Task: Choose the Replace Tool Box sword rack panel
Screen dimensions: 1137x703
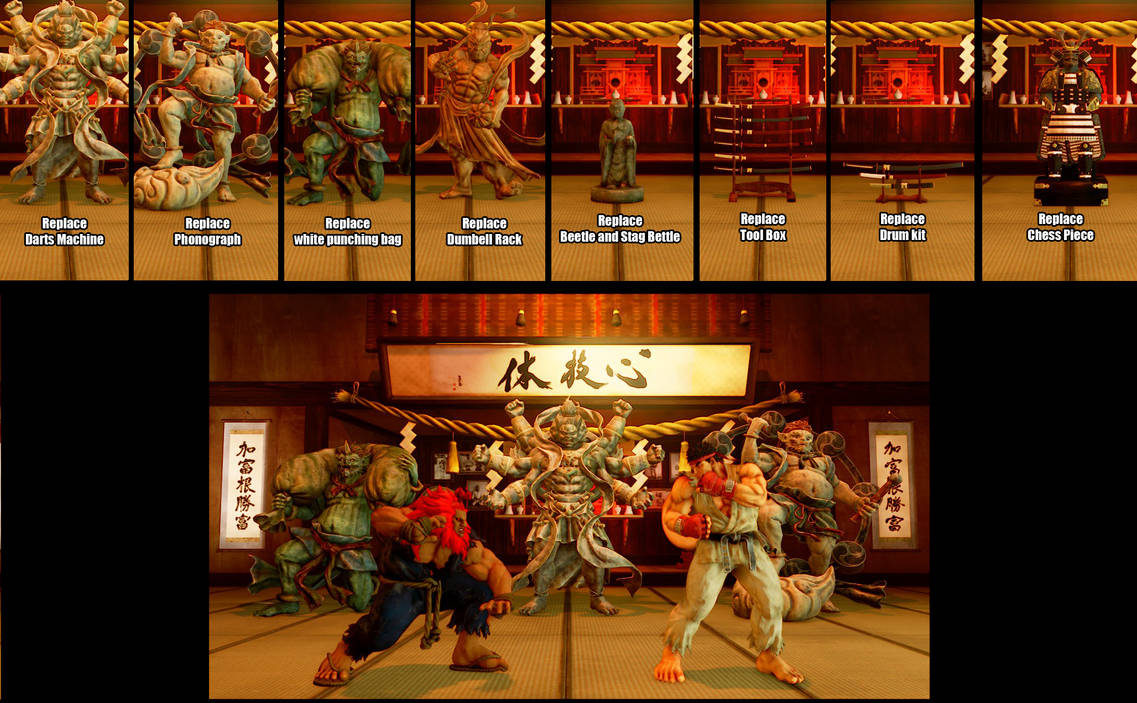Action: tap(762, 140)
